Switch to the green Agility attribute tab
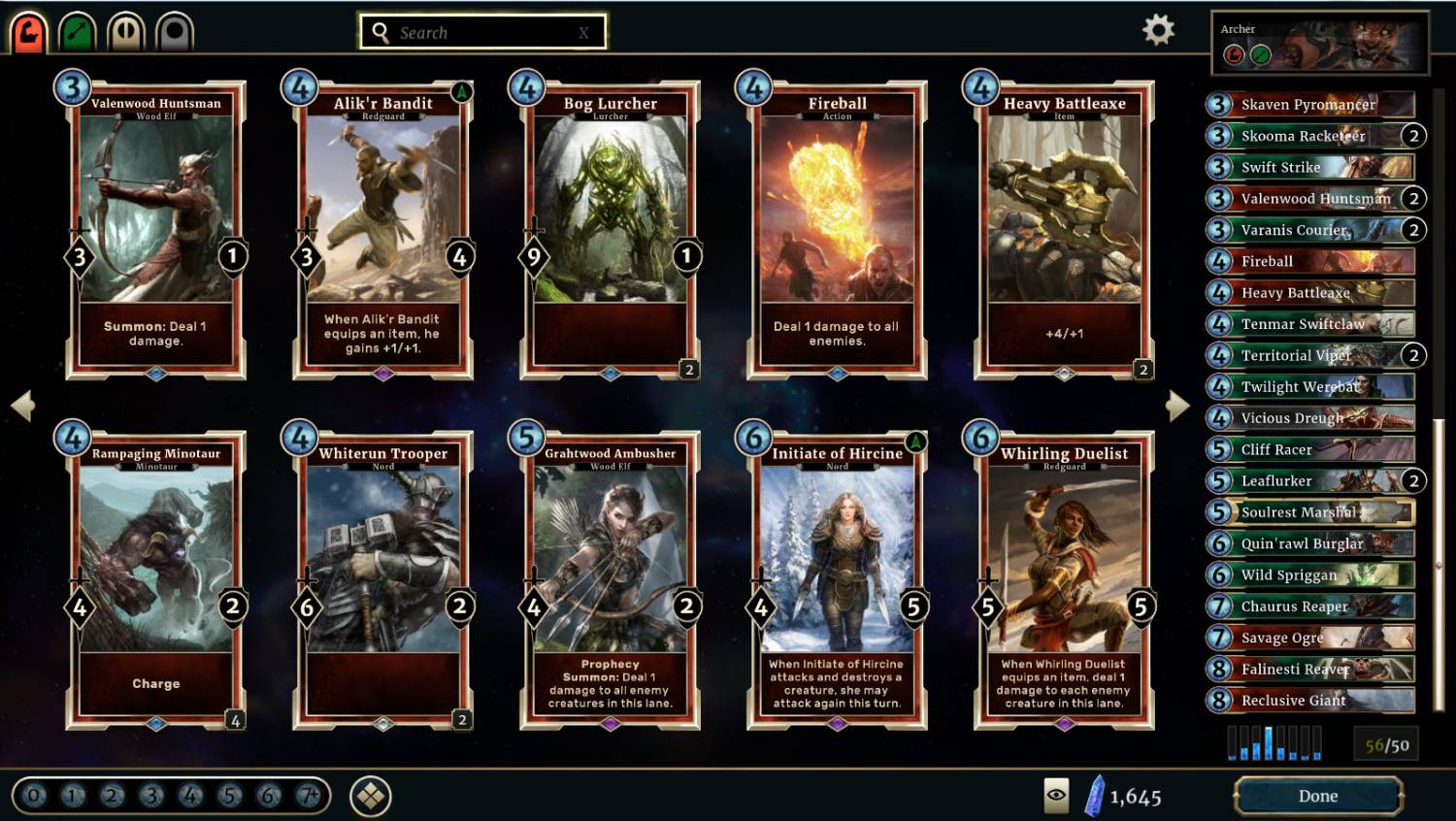The width and height of the screenshot is (1456, 821). [x=78, y=32]
